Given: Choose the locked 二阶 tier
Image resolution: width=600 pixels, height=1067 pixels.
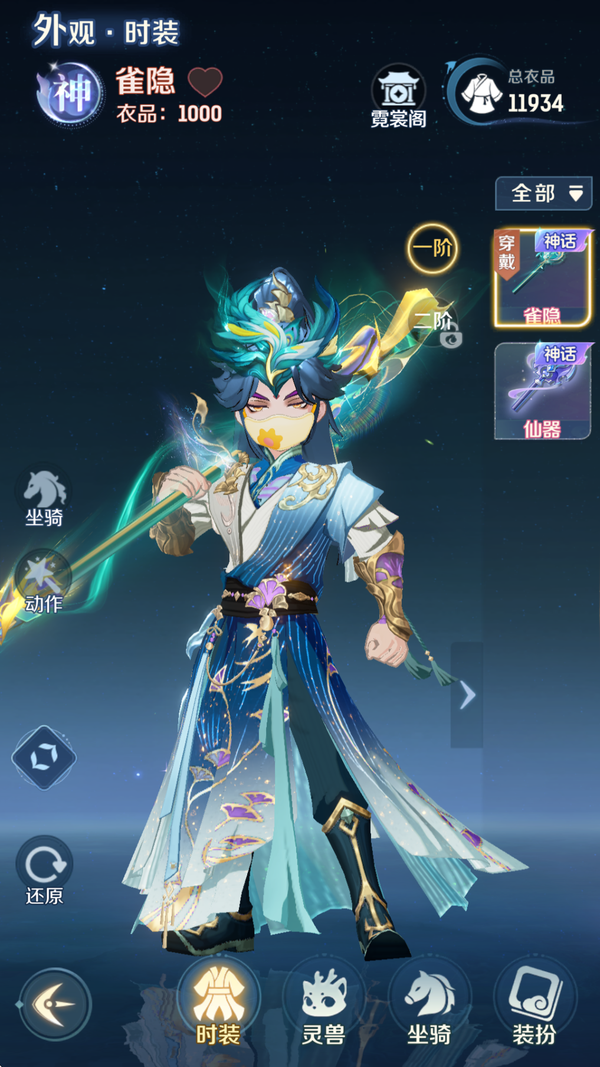Looking at the screenshot, I should pyautogui.click(x=436, y=323).
